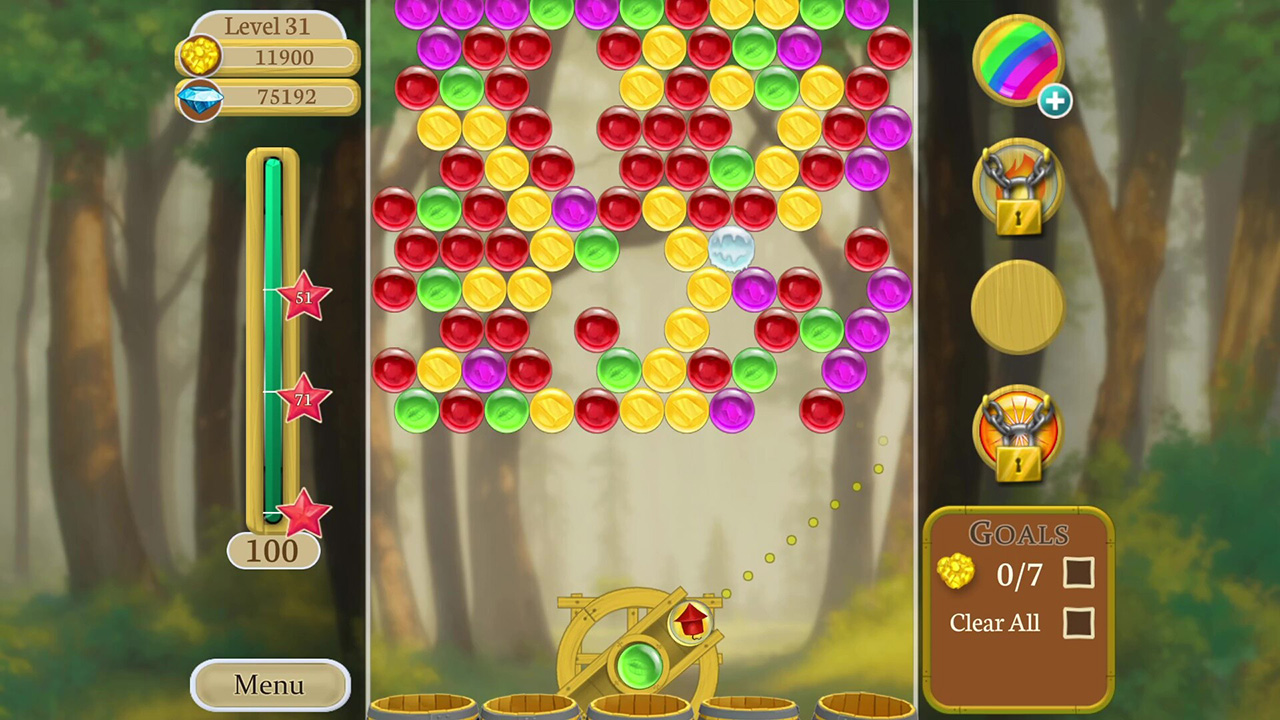Click the gold coin icon beside the coin balance
The image size is (1280, 720).
click(x=199, y=57)
